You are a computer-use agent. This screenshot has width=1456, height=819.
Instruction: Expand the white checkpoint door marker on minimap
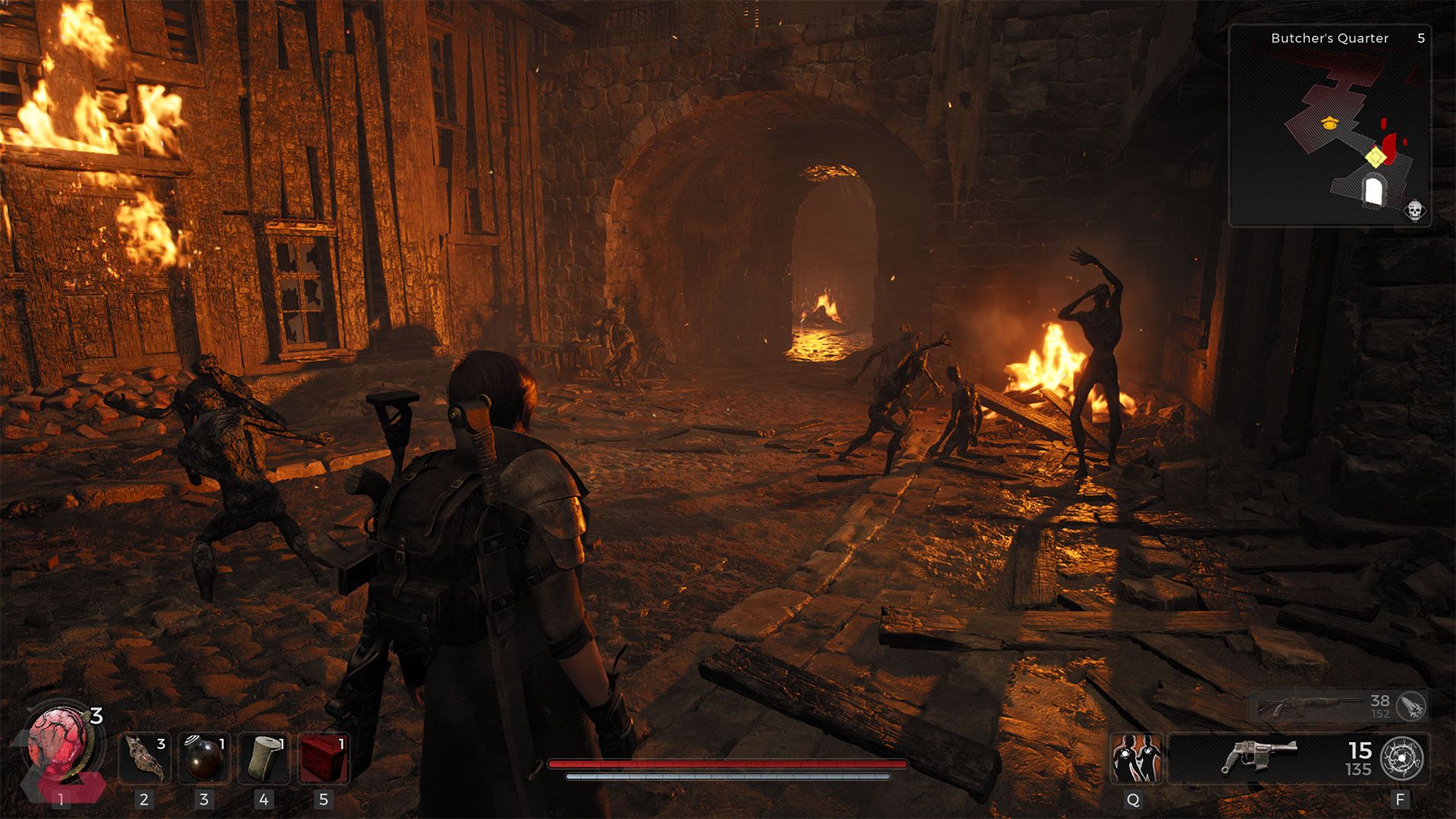(x=1374, y=190)
